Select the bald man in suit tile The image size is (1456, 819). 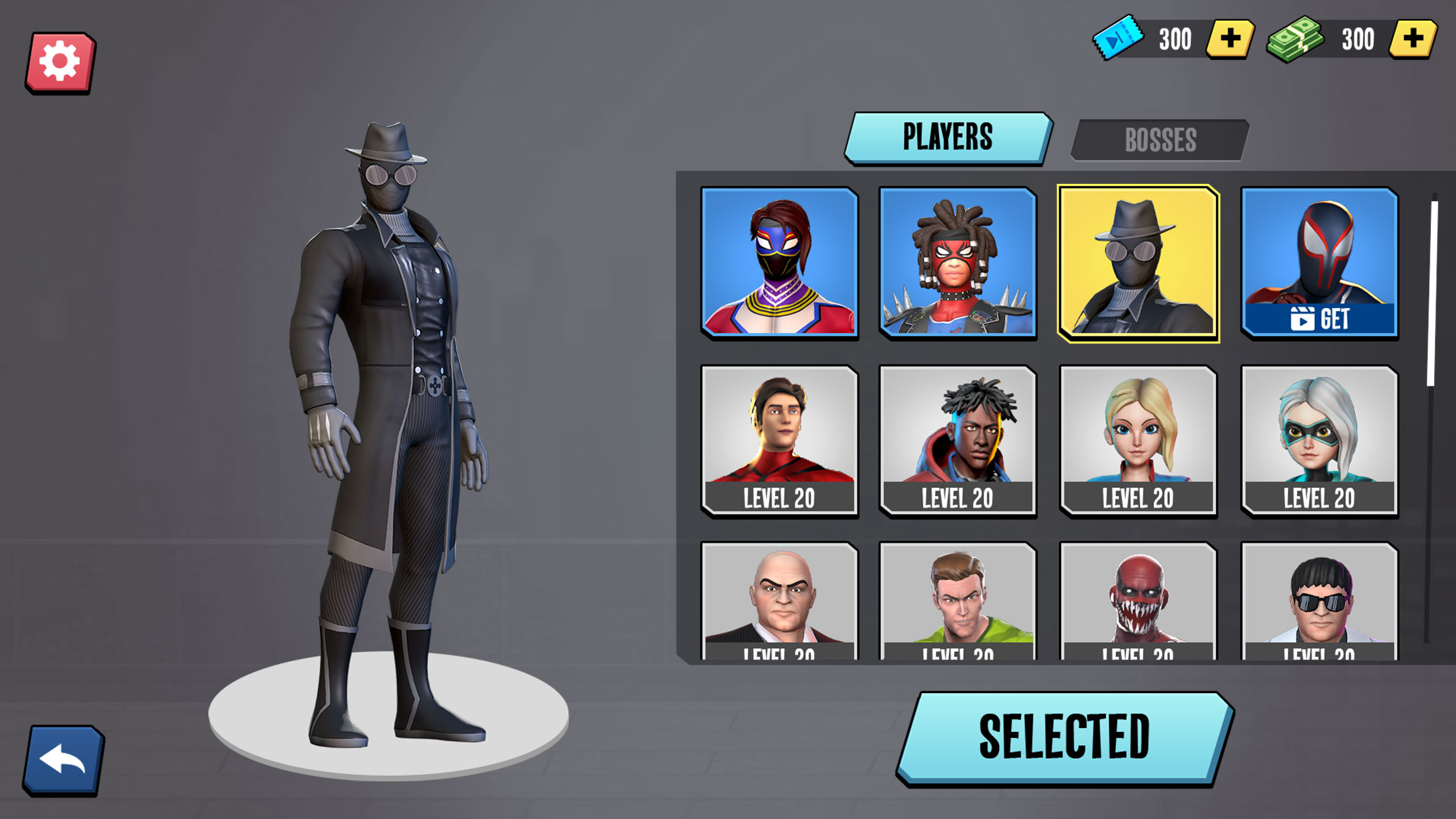click(x=779, y=601)
